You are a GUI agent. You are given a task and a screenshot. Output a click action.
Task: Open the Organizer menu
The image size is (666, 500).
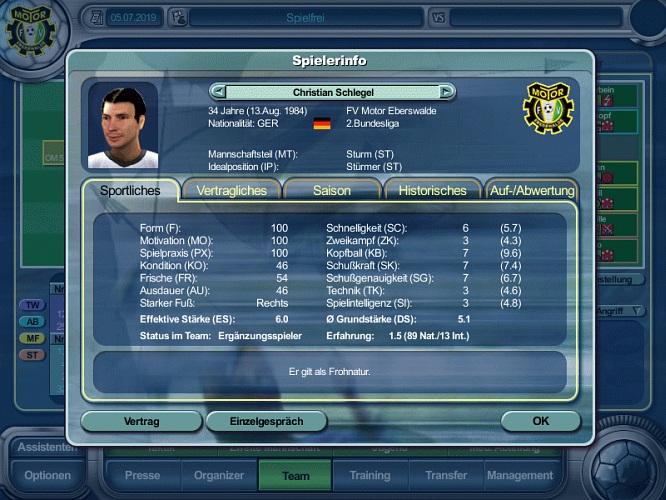pos(219,476)
